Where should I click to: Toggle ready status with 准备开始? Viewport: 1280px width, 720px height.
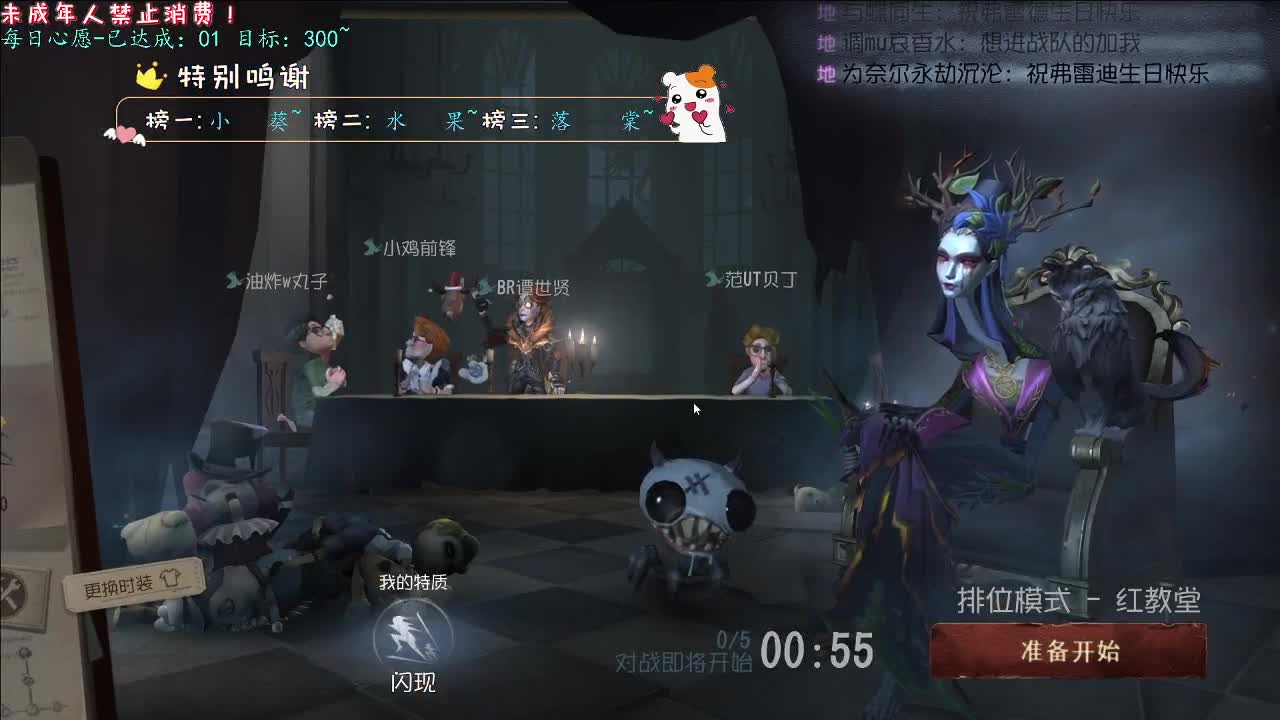(x=1071, y=649)
